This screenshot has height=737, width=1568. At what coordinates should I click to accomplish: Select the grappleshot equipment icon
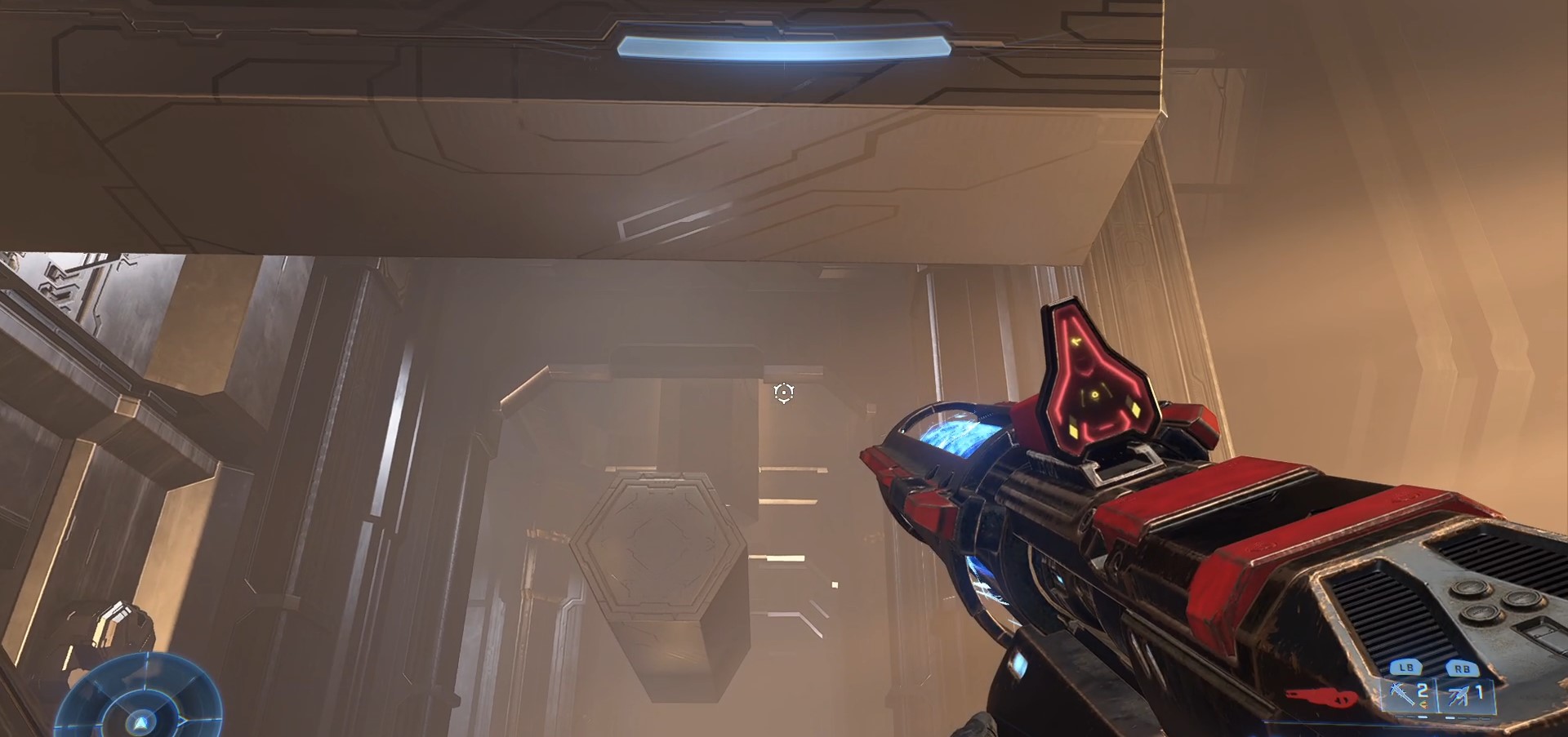1401,693
